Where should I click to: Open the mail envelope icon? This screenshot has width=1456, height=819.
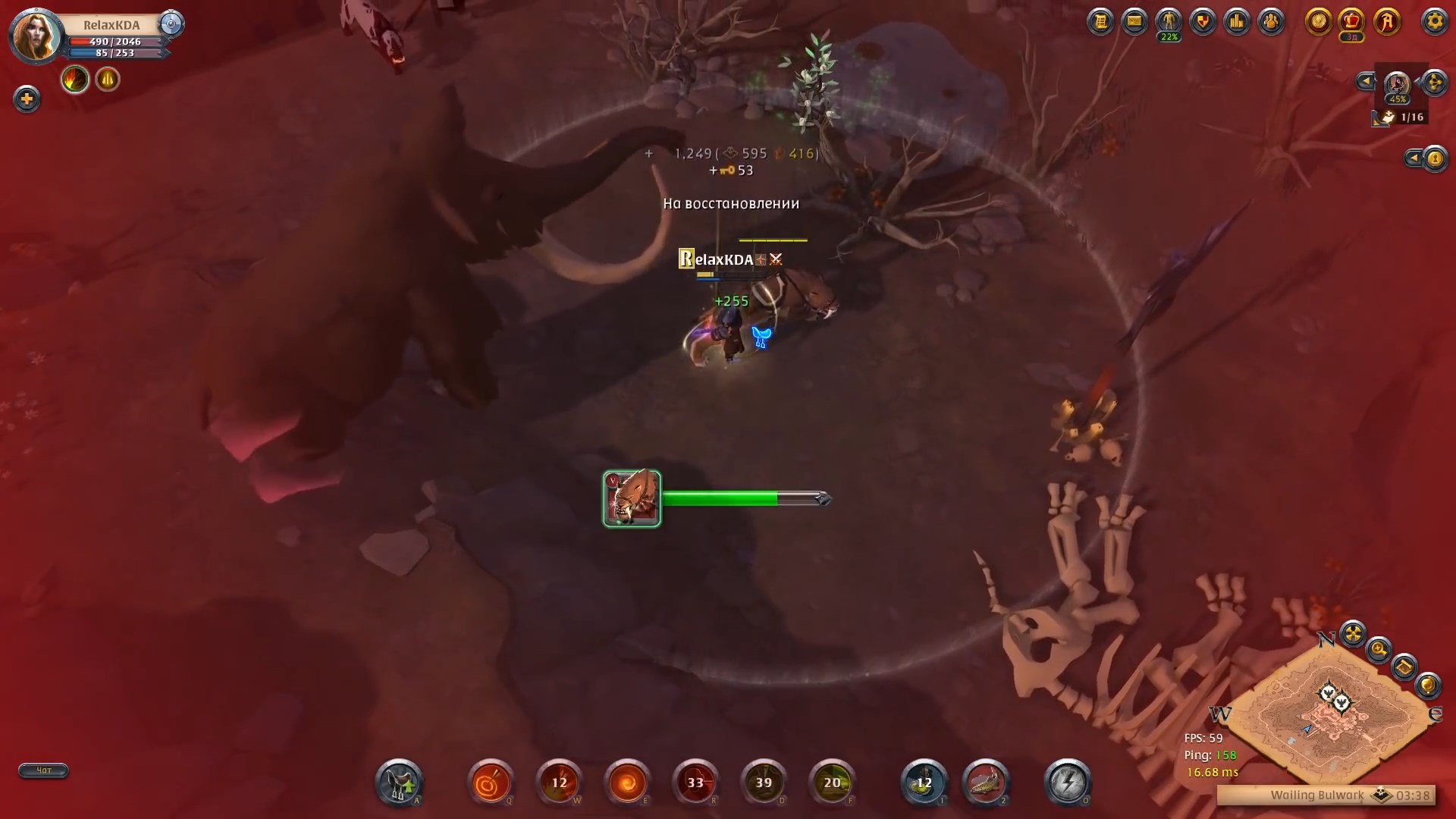pyautogui.click(x=1135, y=21)
